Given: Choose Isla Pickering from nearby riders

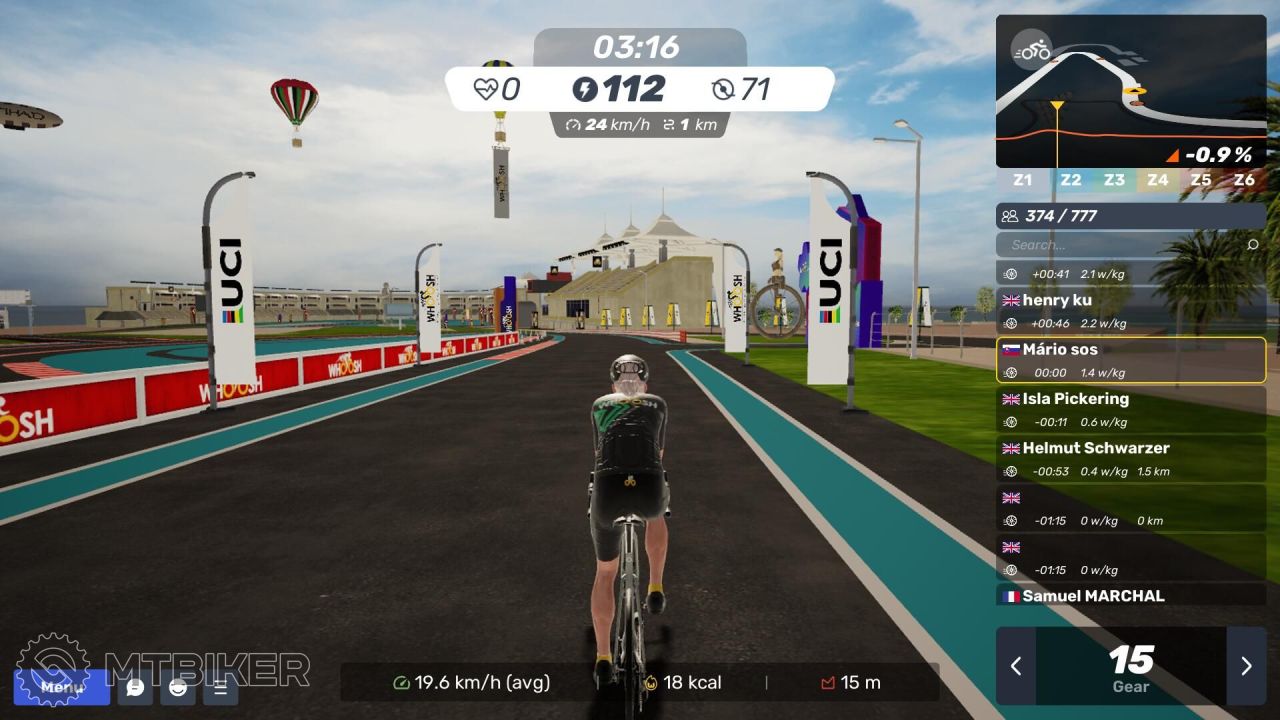Looking at the screenshot, I should [x=1131, y=409].
